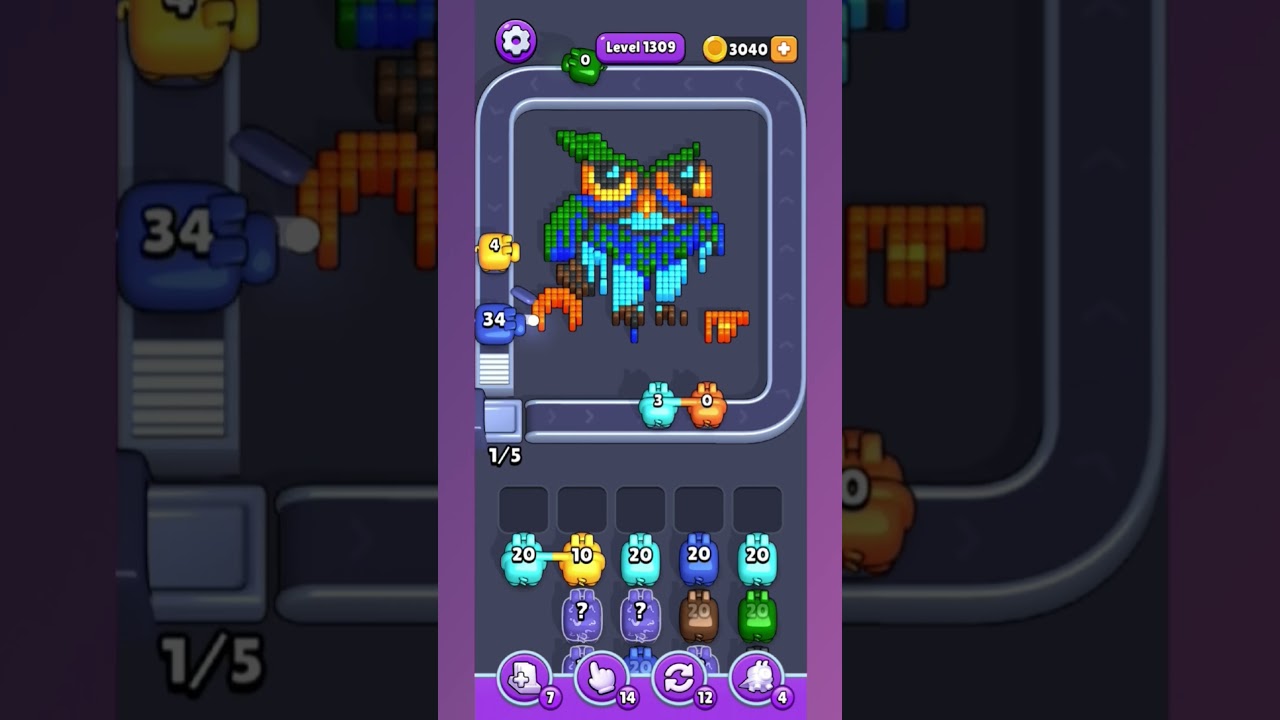This screenshot has width=1280, height=720.
Task: Open the Level 1309 badge
Action: [639, 47]
